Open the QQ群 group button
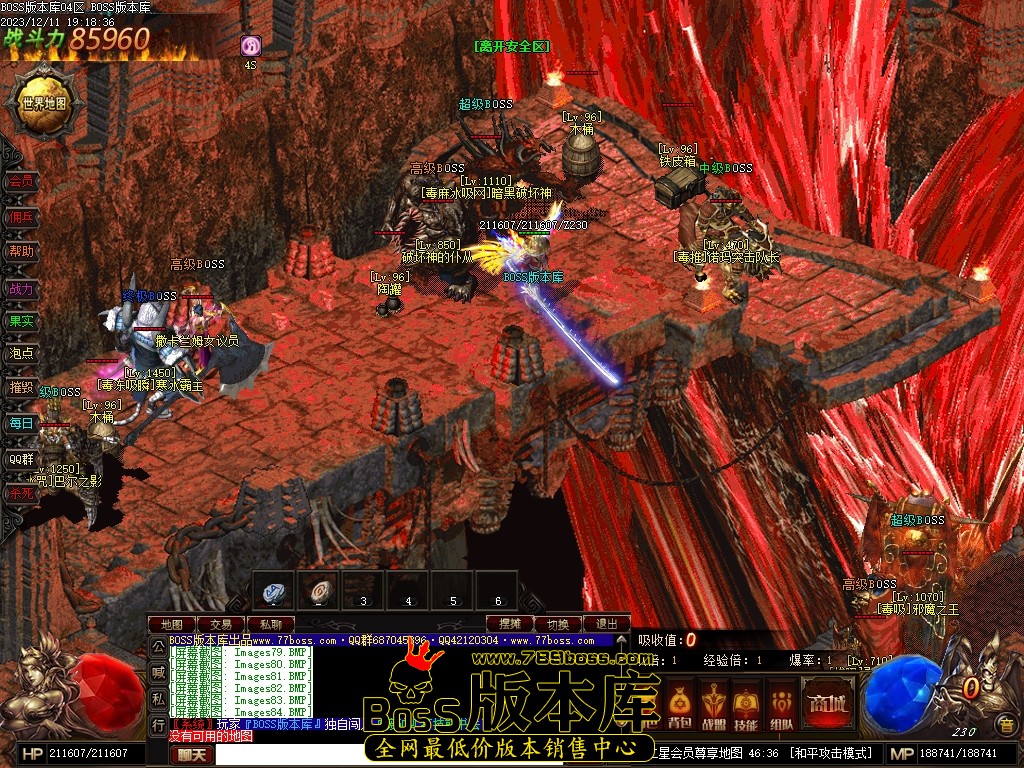 pos(21,459)
